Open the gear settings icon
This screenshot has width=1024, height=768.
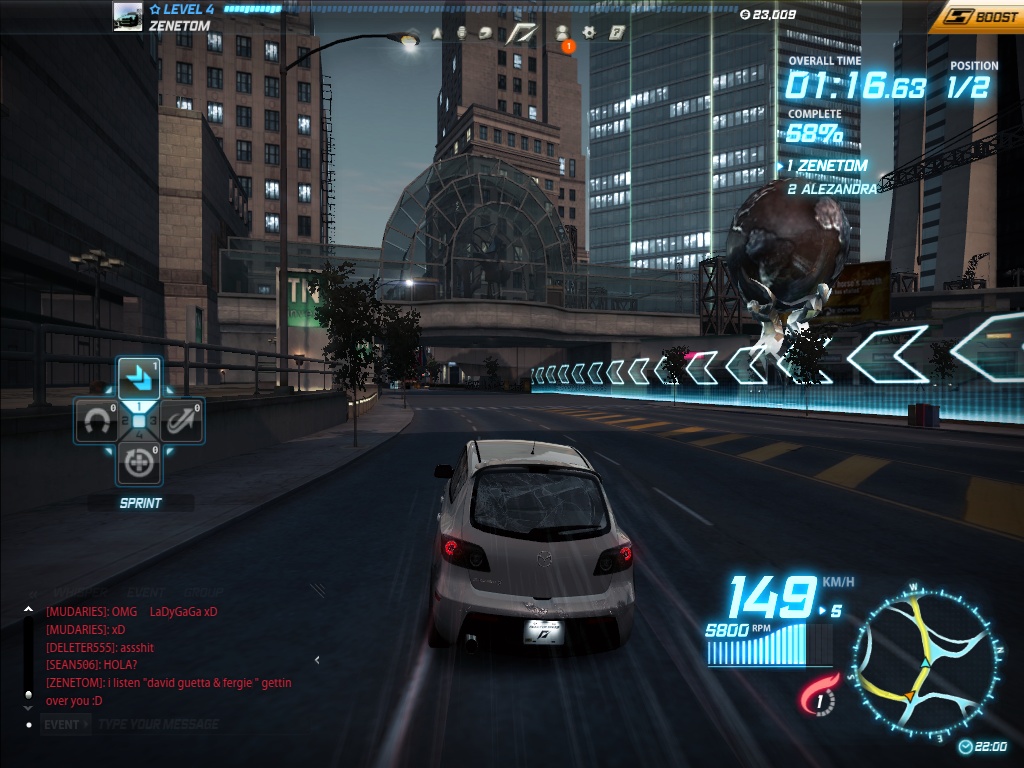point(589,33)
